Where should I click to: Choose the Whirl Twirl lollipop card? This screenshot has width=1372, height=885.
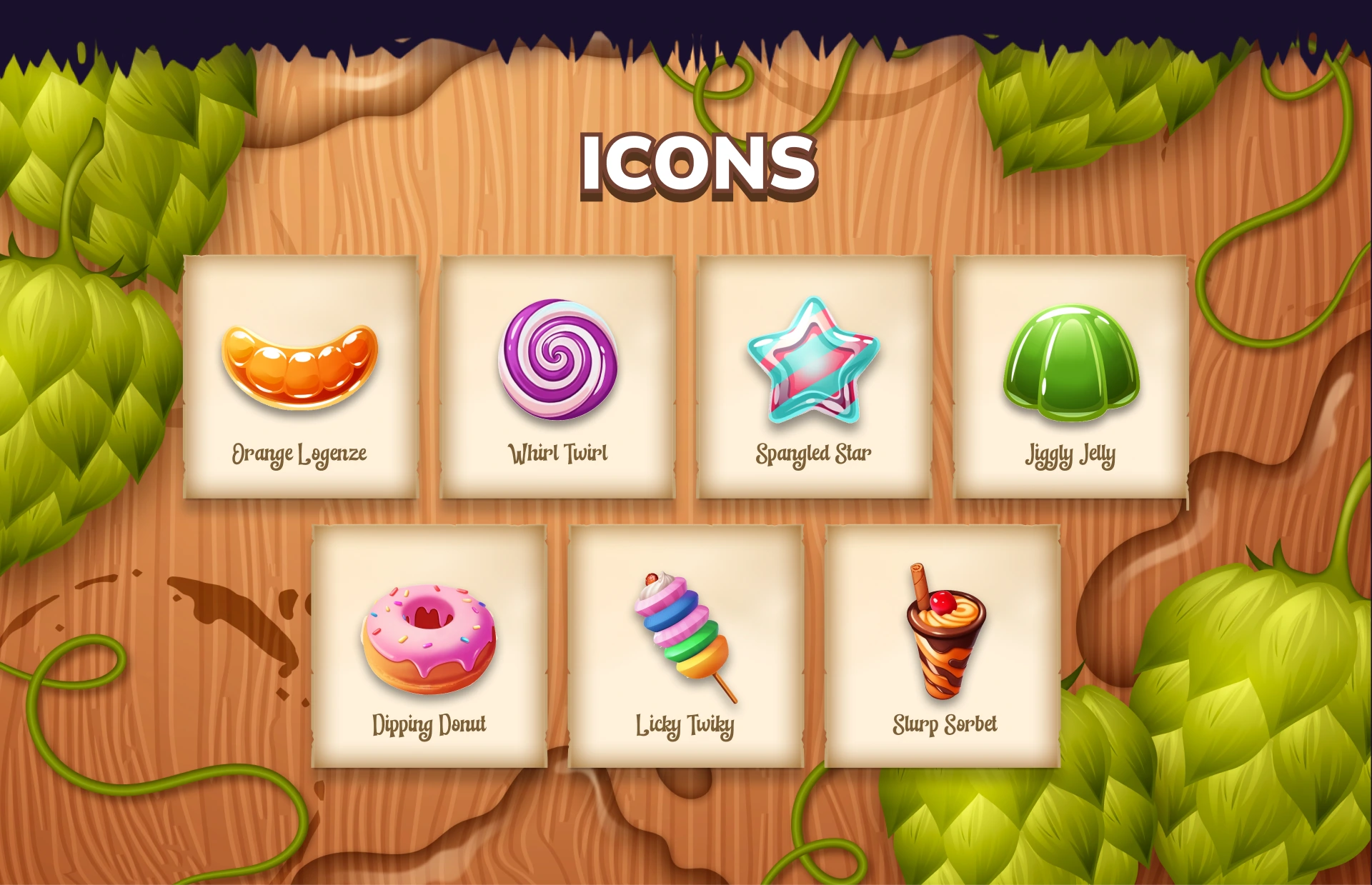557,376
